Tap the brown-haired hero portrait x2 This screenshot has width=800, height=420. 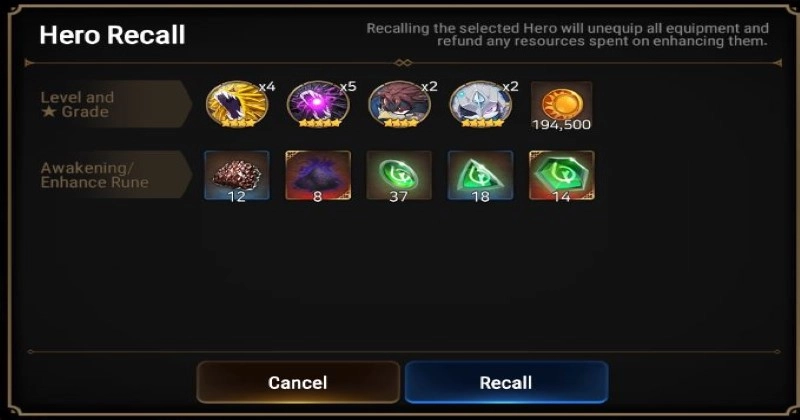[x=398, y=105]
